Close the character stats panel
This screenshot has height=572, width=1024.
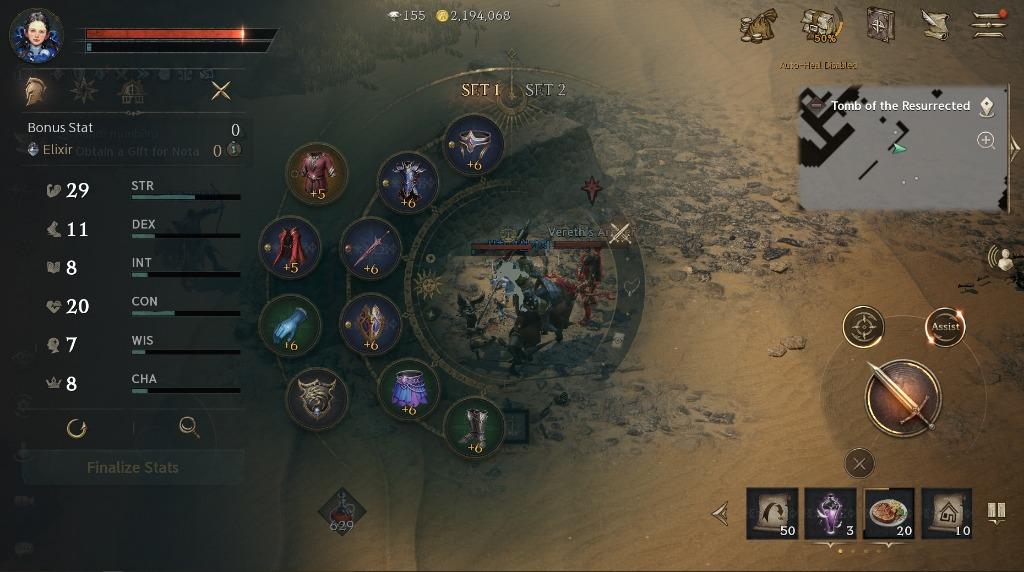(x=221, y=91)
